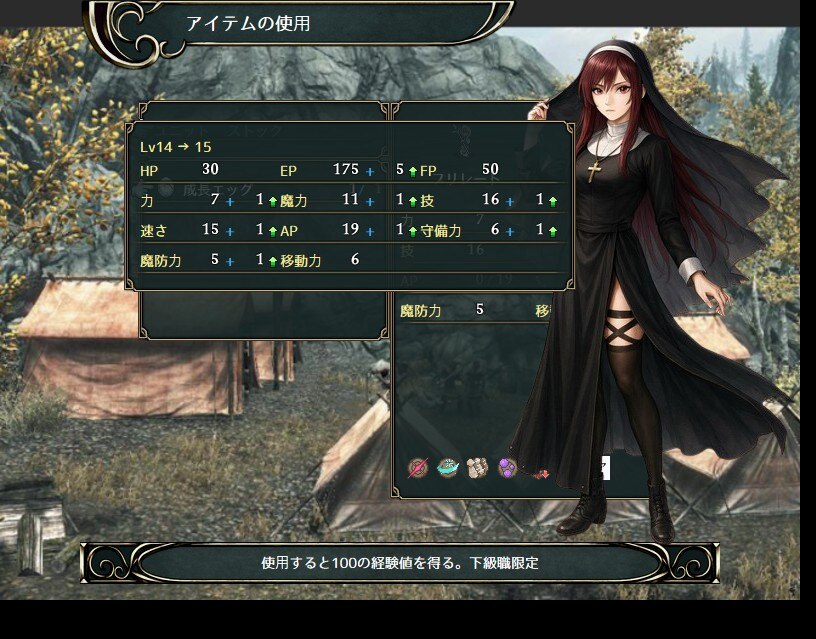Select the teal swirl skill icon
816x639 pixels.
pos(448,468)
